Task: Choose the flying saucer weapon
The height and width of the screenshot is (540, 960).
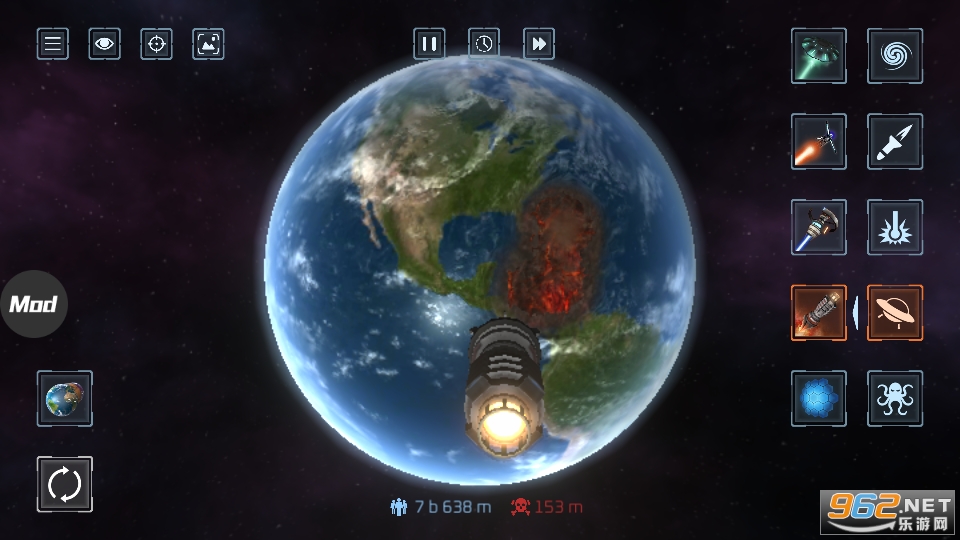Action: (x=895, y=313)
